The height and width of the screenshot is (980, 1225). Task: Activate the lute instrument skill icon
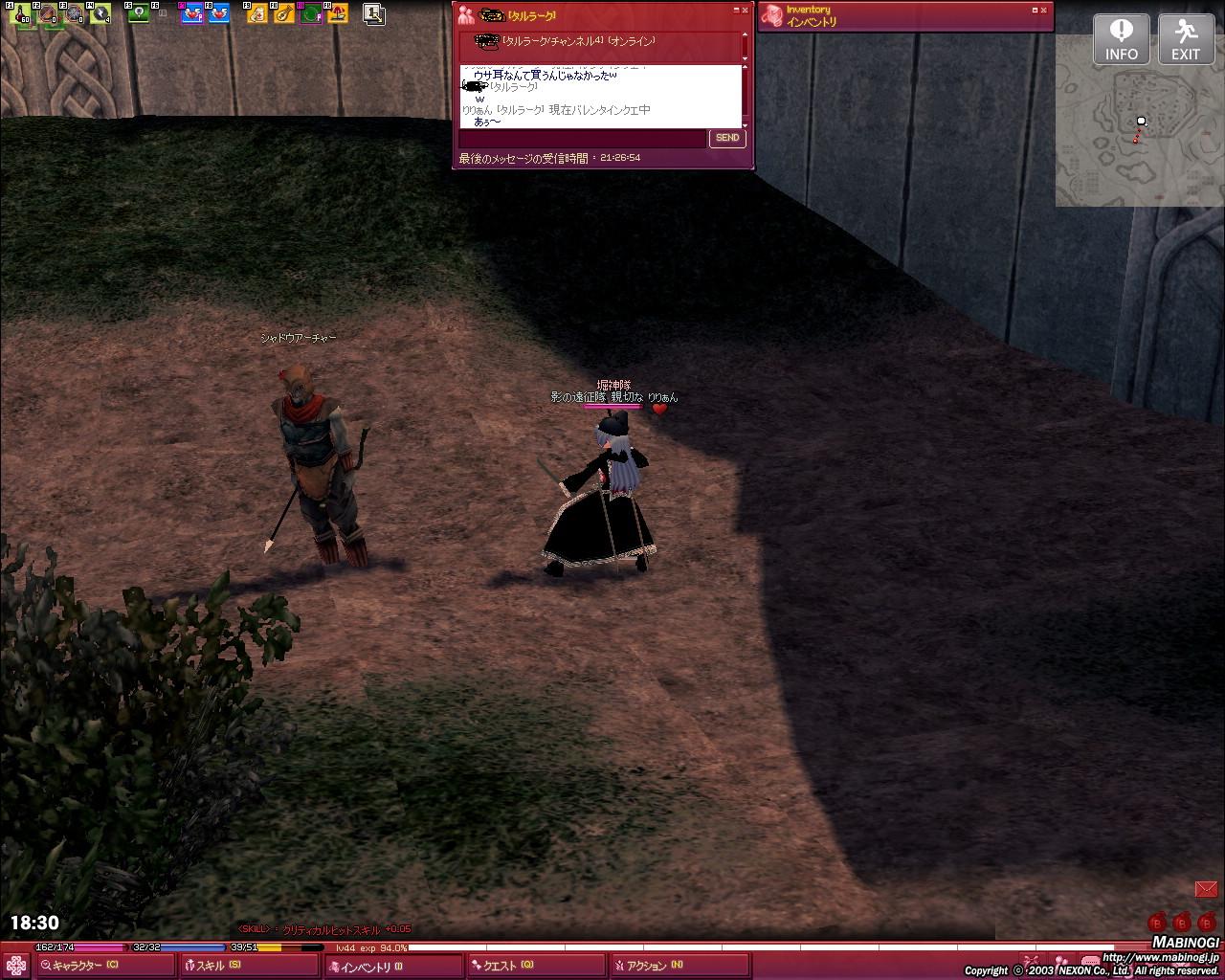(x=284, y=13)
